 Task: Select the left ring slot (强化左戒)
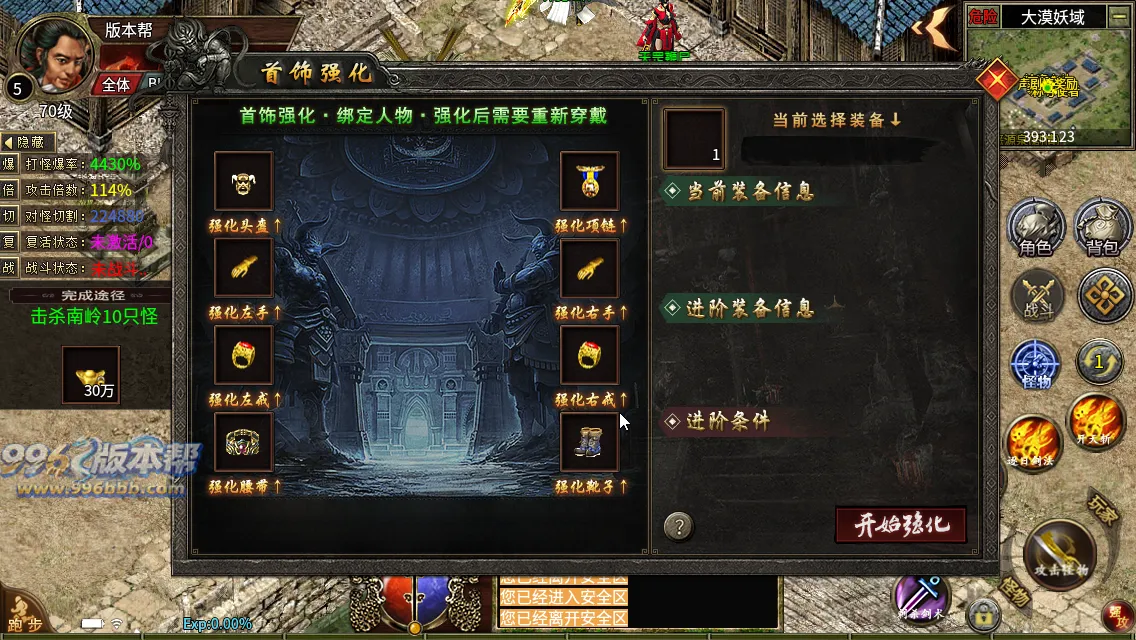pos(243,355)
